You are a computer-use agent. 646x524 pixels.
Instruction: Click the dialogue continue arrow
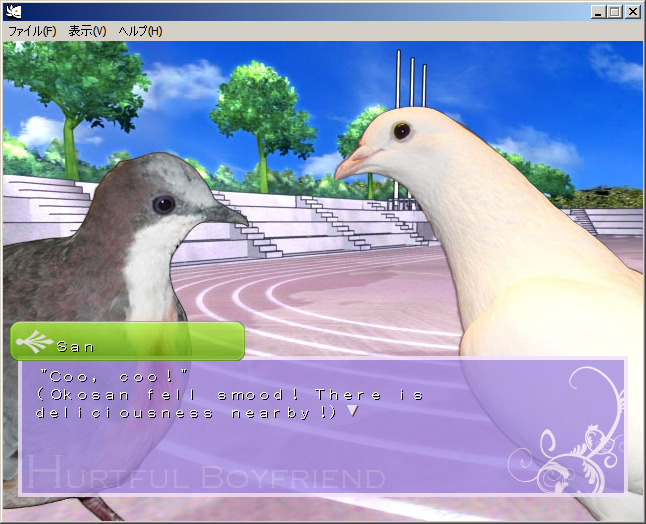[x=351, y=410]
